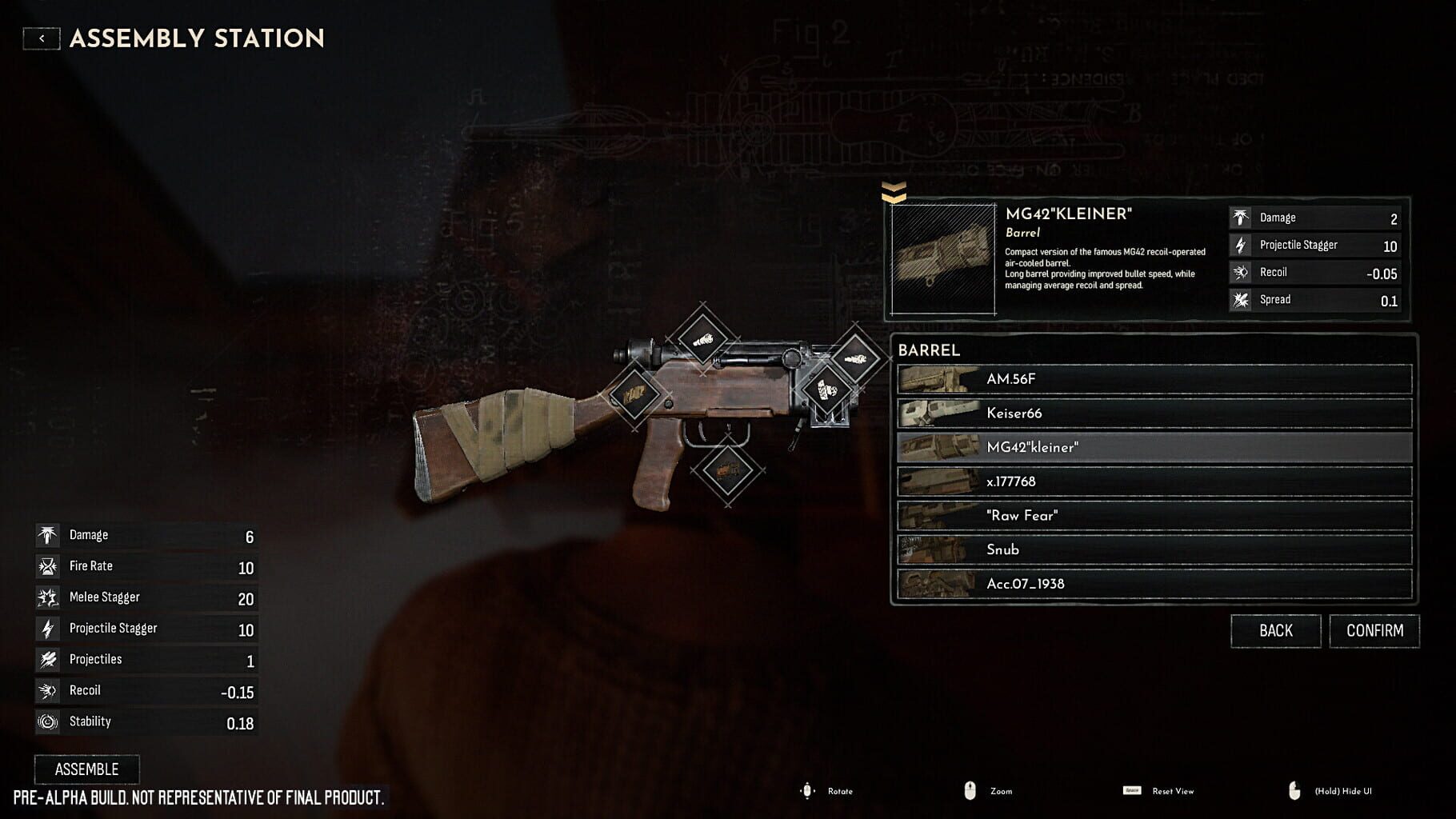Click the Damage stat icon in the left panel
The image size is (1456, 819).
tap(46, 534)
